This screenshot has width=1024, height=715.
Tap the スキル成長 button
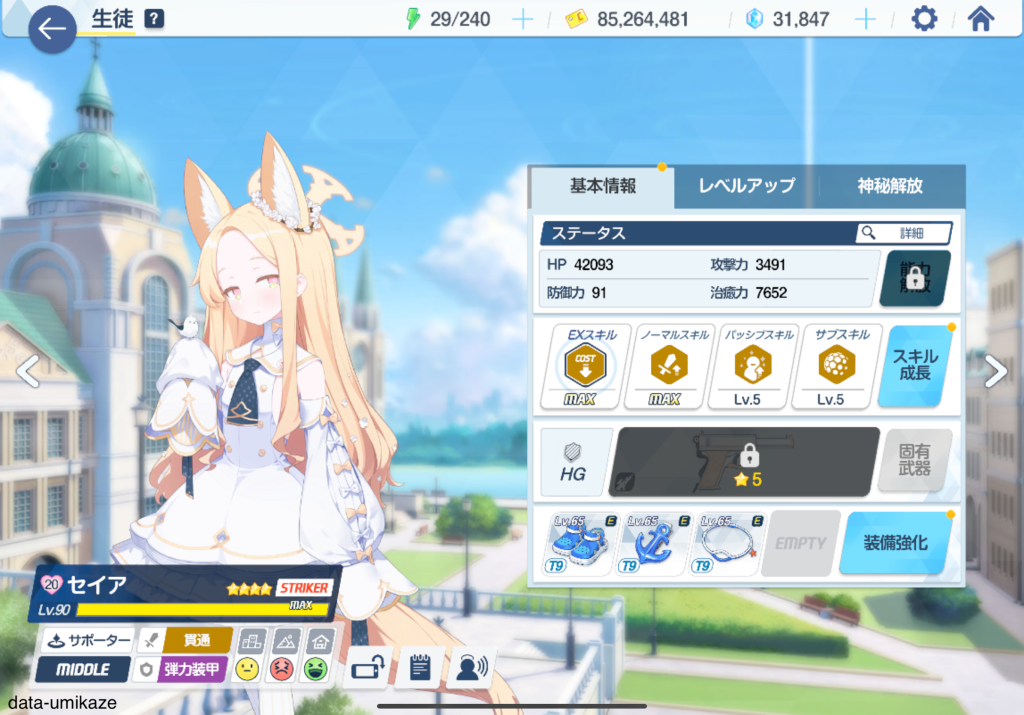[x=914, y=367]
